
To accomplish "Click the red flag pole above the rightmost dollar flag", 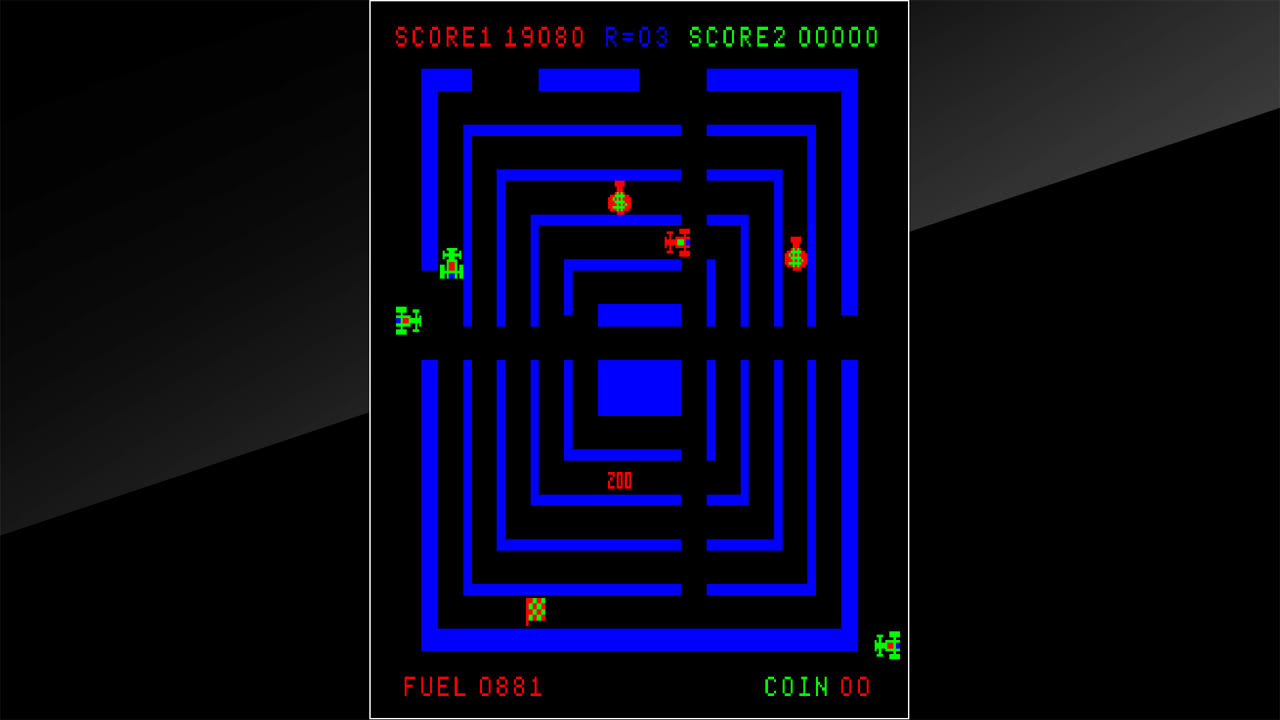I will [x=795, y=242].
